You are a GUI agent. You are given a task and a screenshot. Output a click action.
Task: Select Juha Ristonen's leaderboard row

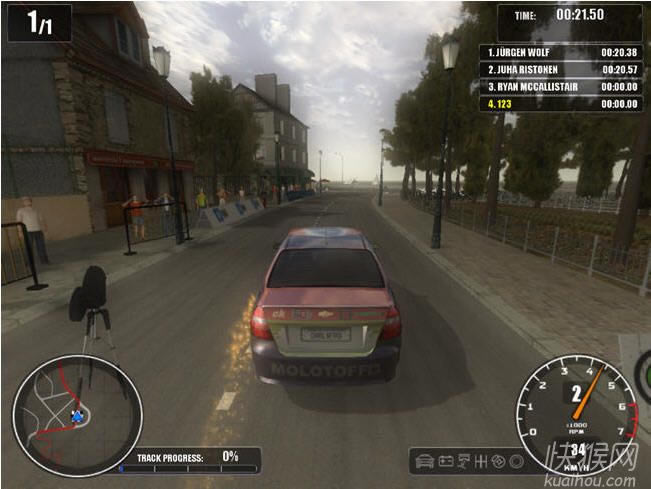tap(563, 68)
